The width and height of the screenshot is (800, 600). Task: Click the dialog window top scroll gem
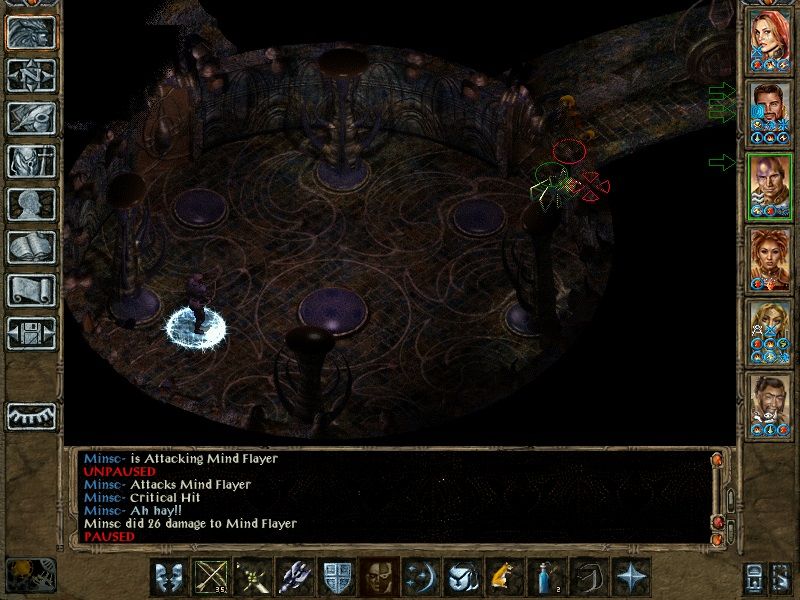pyautogui.click(x=717, y=461)
